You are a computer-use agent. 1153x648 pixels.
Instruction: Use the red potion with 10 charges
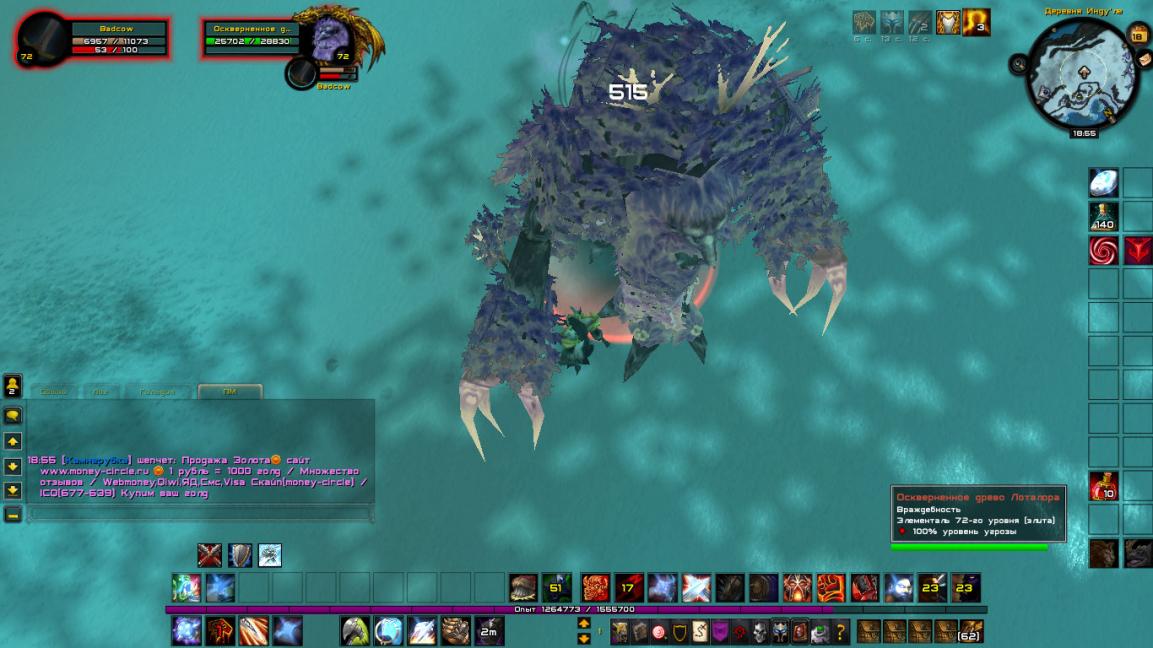coord(1103,486)
